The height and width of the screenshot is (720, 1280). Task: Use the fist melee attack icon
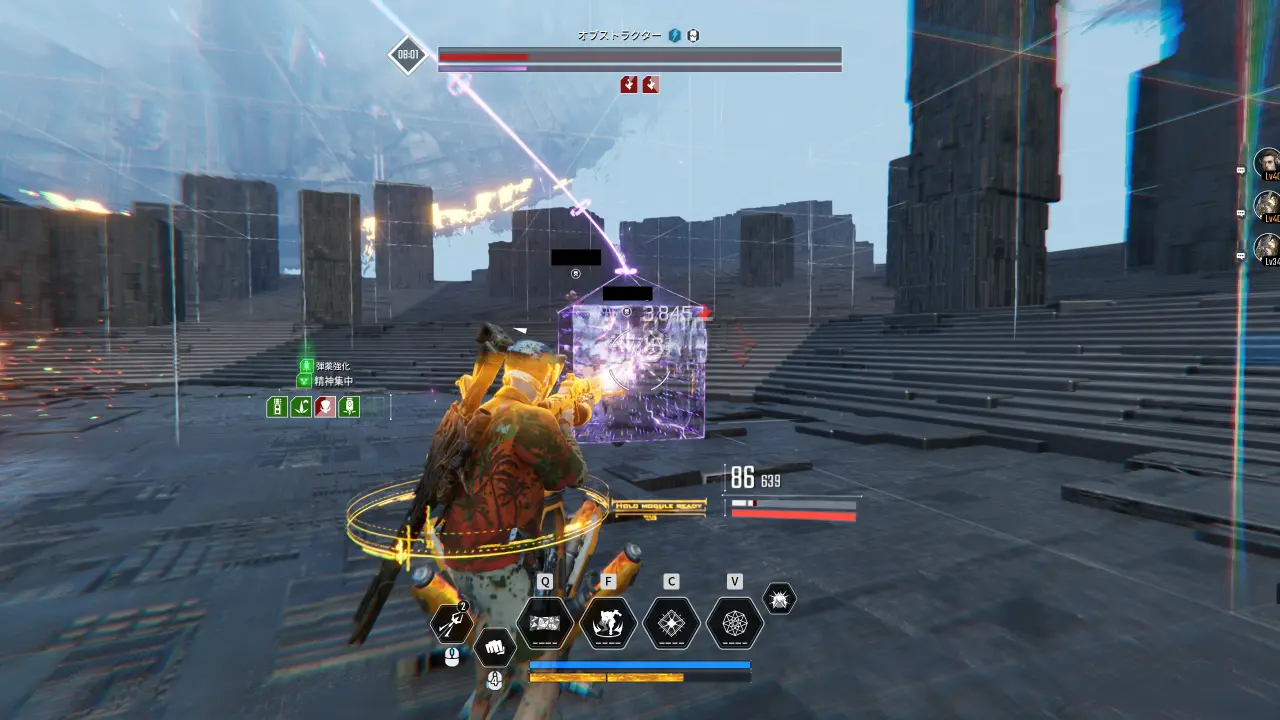(494, 647)
